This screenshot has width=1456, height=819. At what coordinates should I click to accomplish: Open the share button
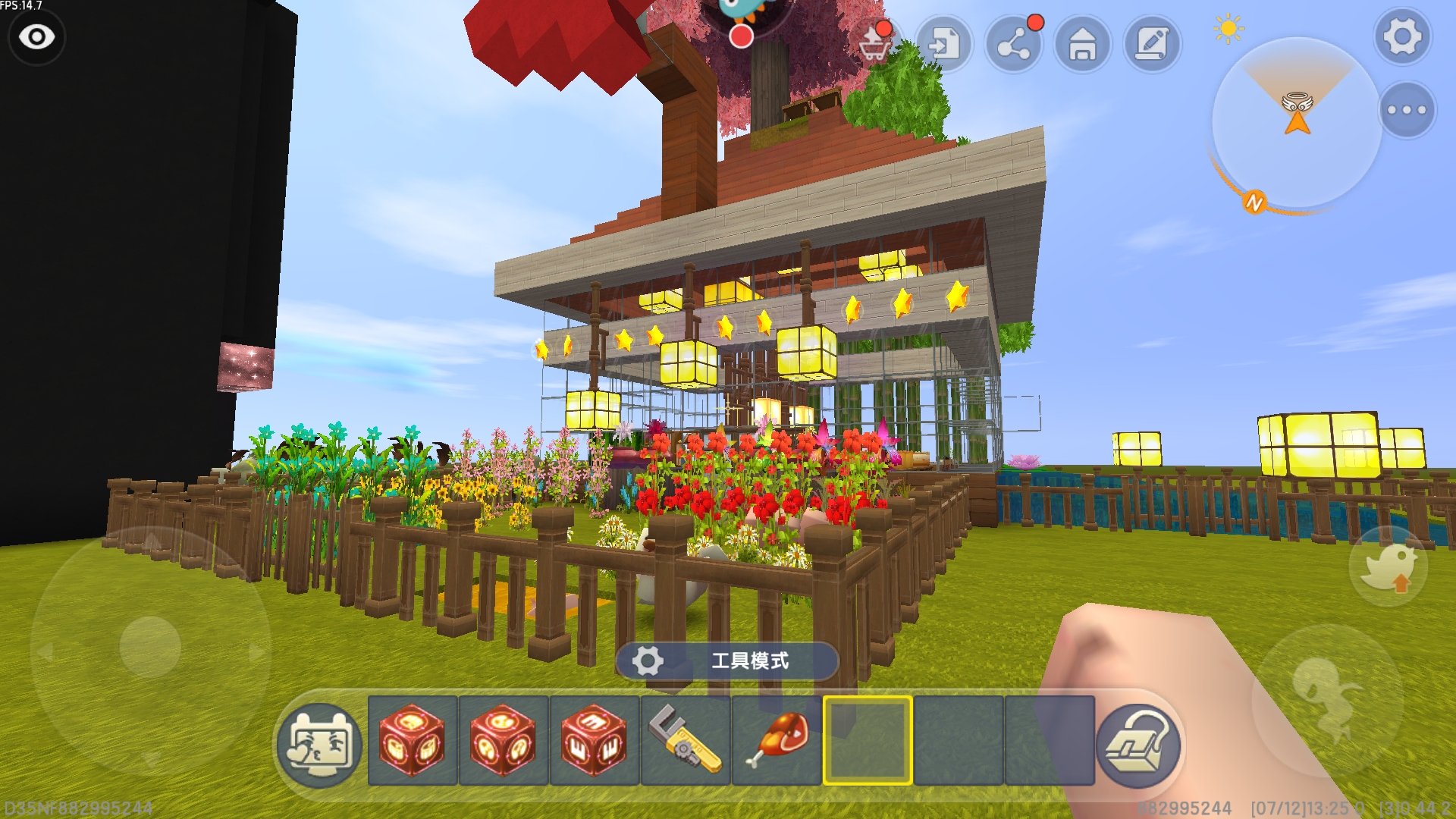click(1014, 44)
